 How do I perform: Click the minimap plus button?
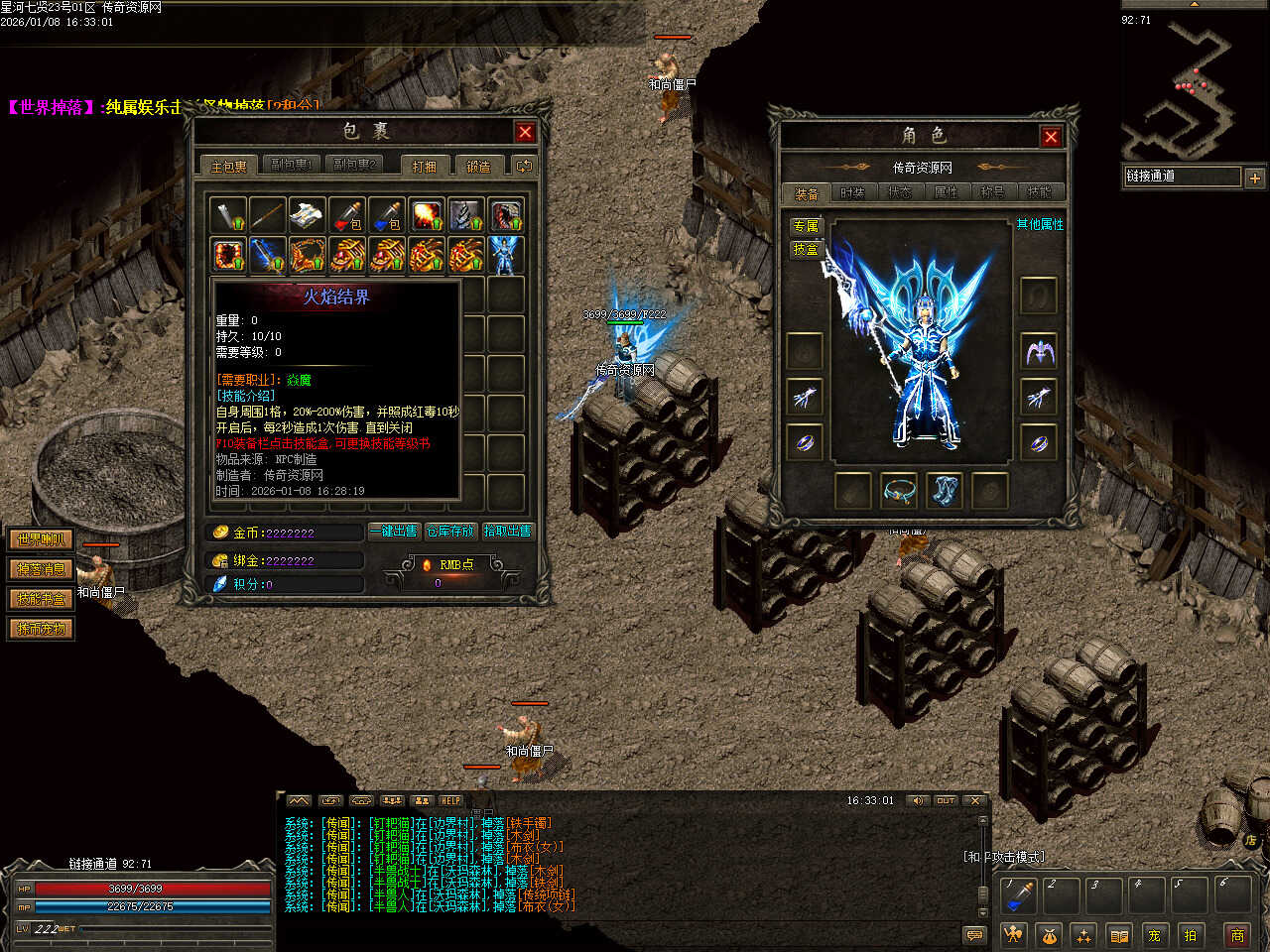tap(1254, 178)
